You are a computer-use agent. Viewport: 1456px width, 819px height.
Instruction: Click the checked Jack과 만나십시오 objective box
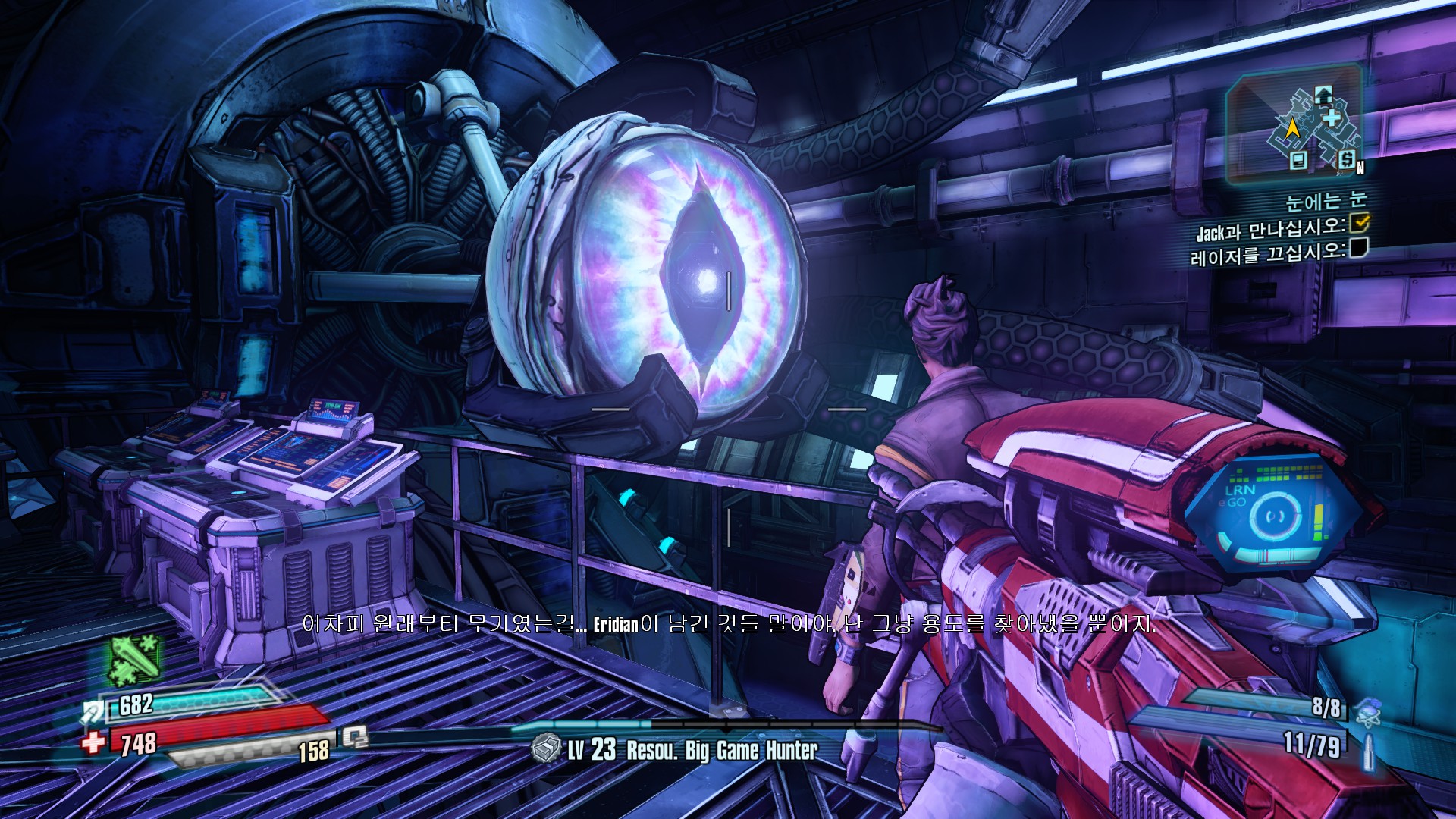click(1360, 222)
